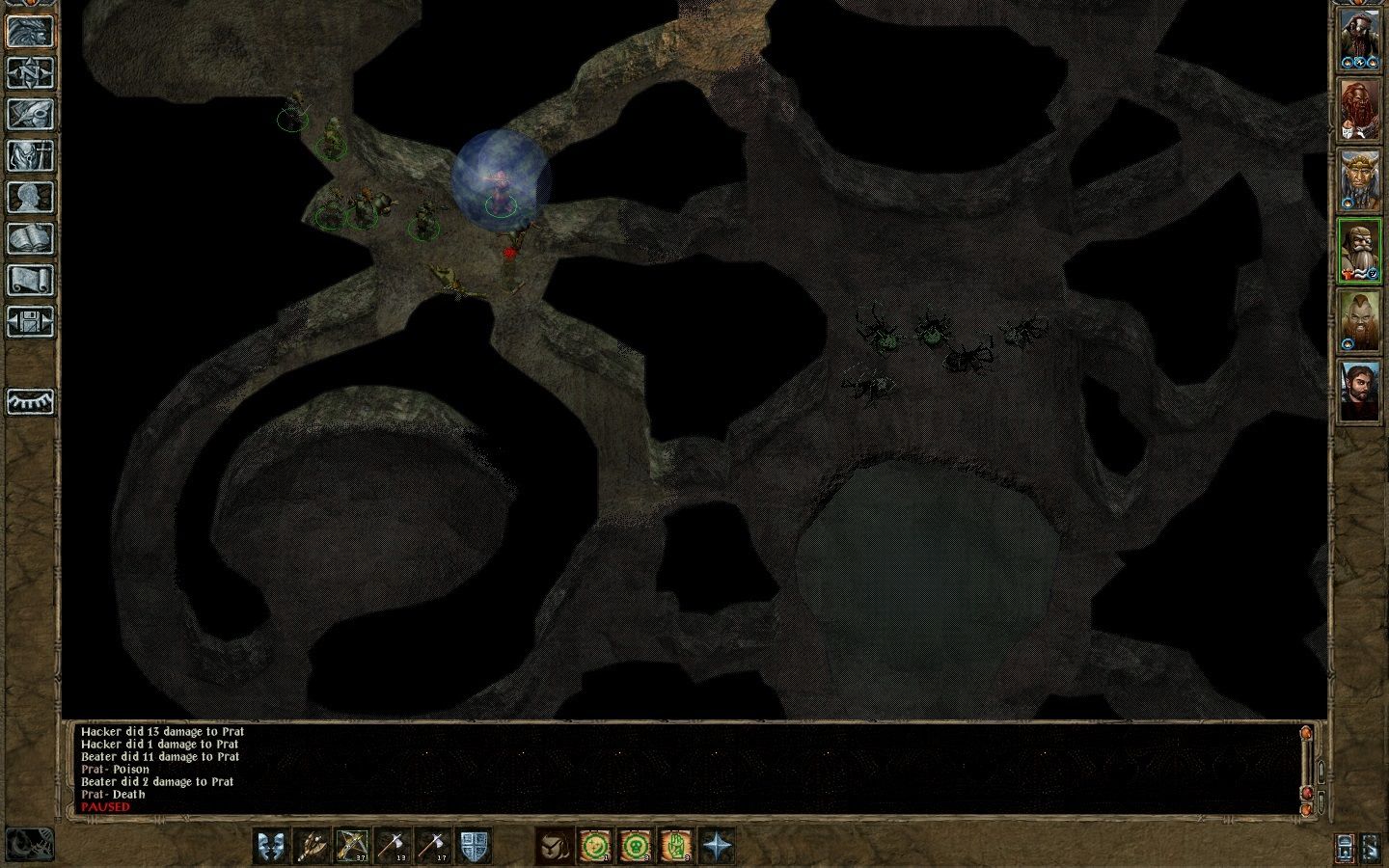Viewport: 1389px width, 868px height.
Task: Equip the crossbow with 37 bolts
Action: pos(352,846)
